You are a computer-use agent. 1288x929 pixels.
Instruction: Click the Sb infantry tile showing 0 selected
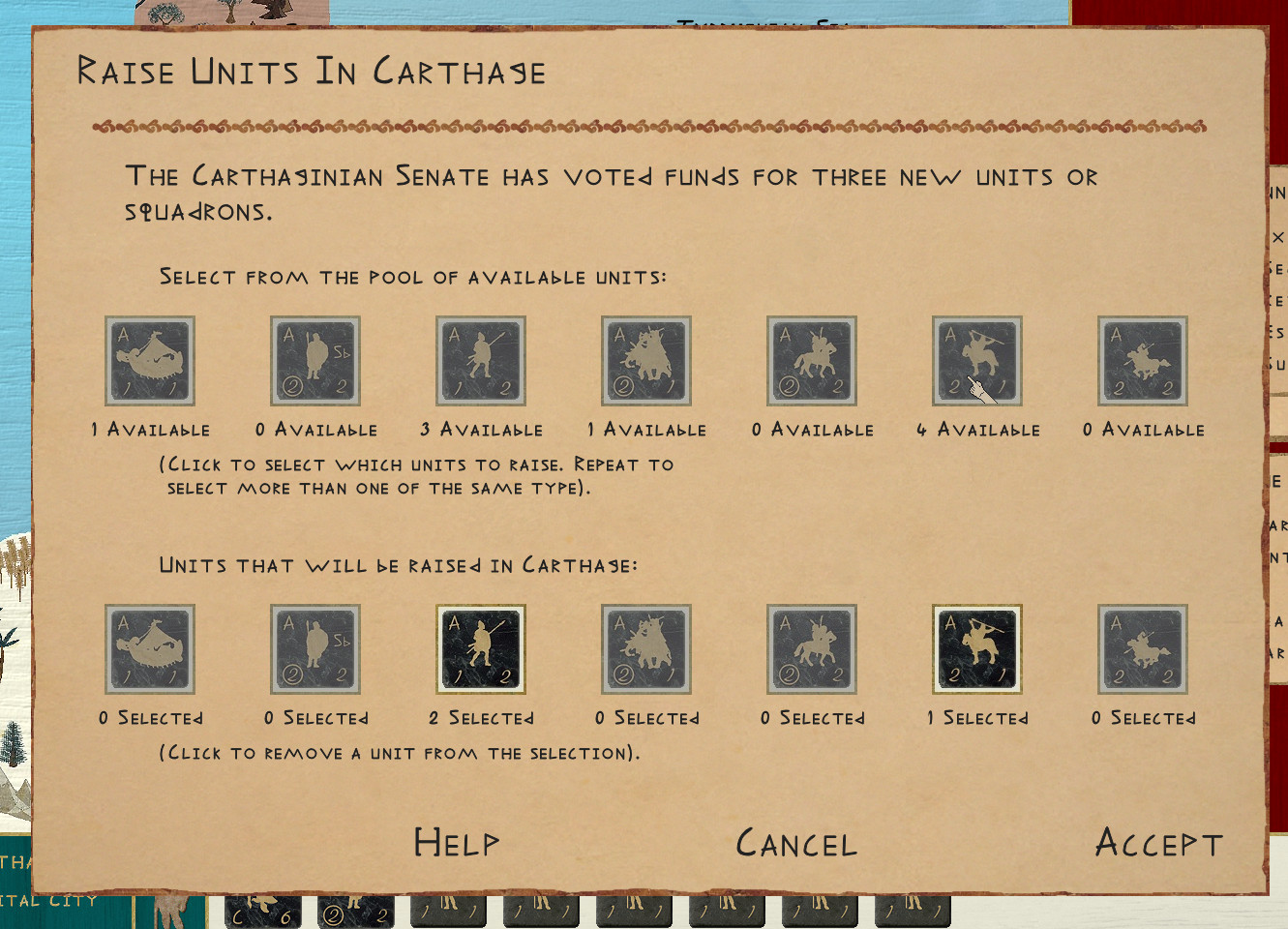(315, 649)
